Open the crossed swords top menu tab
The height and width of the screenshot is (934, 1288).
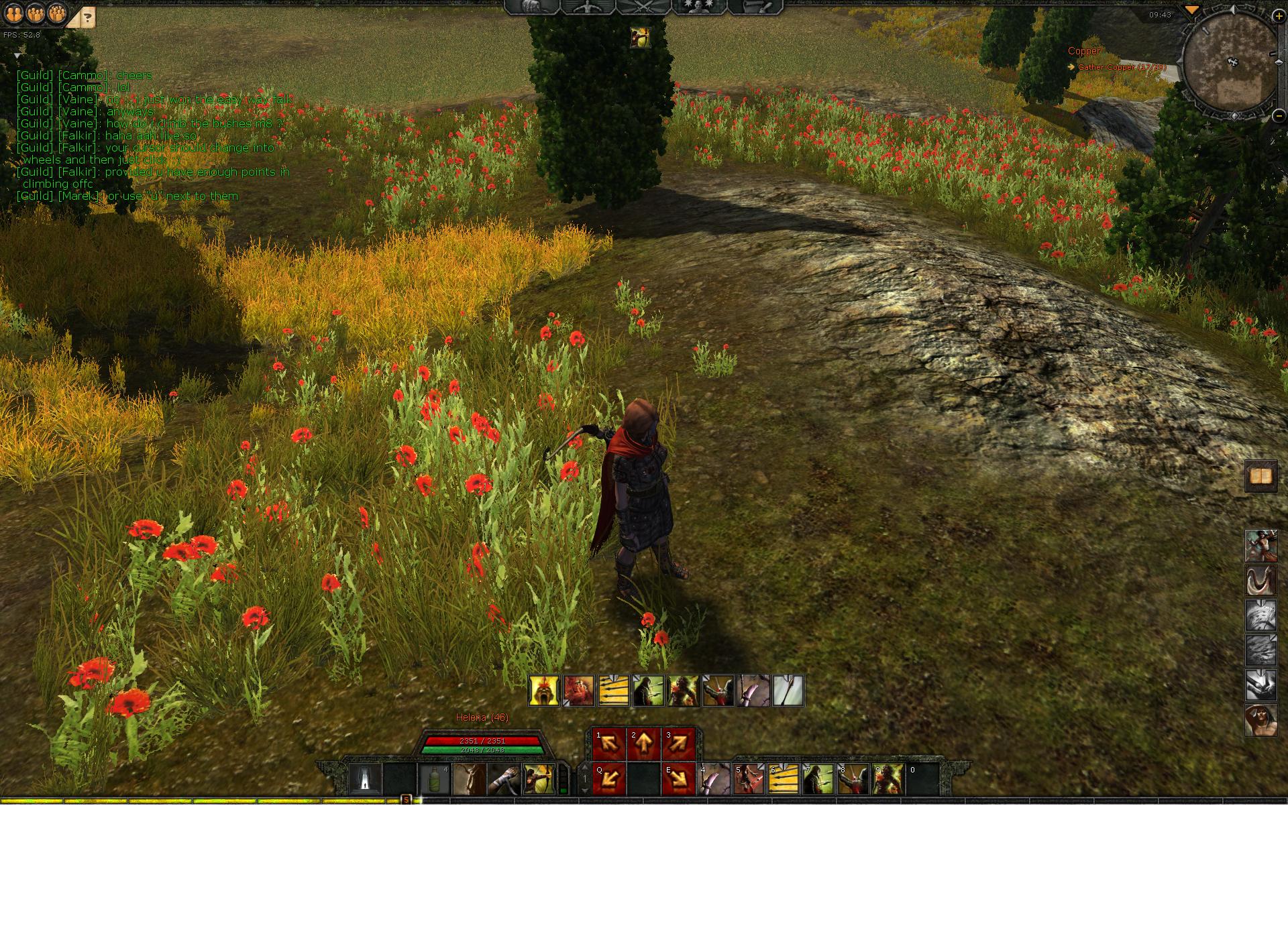click(x=643, y=7)
